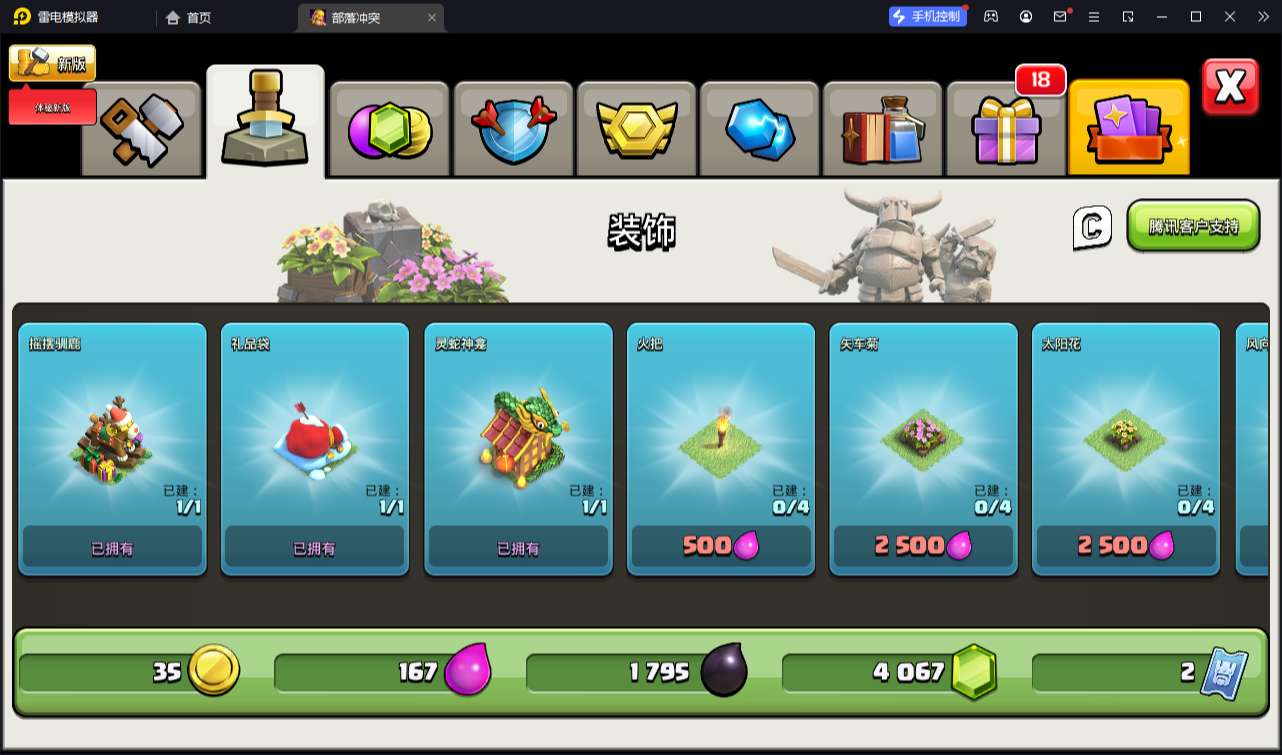The image size is (1282, 755).
Task: Switch to the hammer and saw buildings tab
Action: pos(141,129)
